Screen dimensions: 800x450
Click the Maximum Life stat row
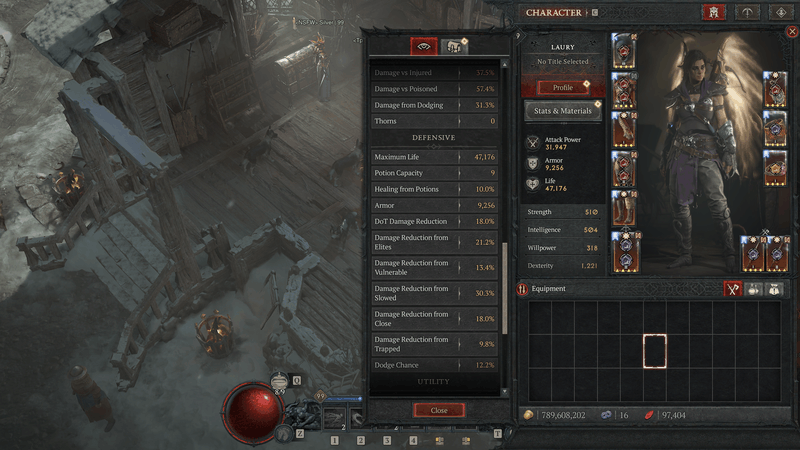pos(435,157)
